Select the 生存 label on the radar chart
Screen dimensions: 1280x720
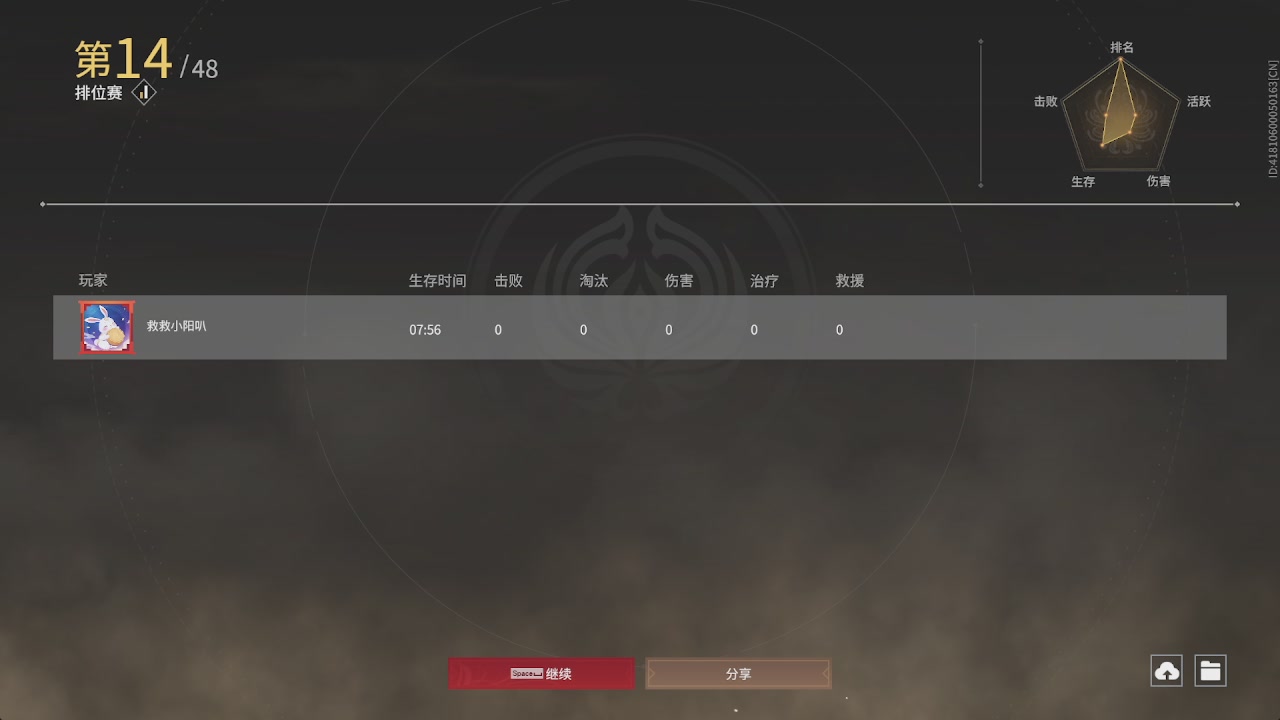point(1083,182)
